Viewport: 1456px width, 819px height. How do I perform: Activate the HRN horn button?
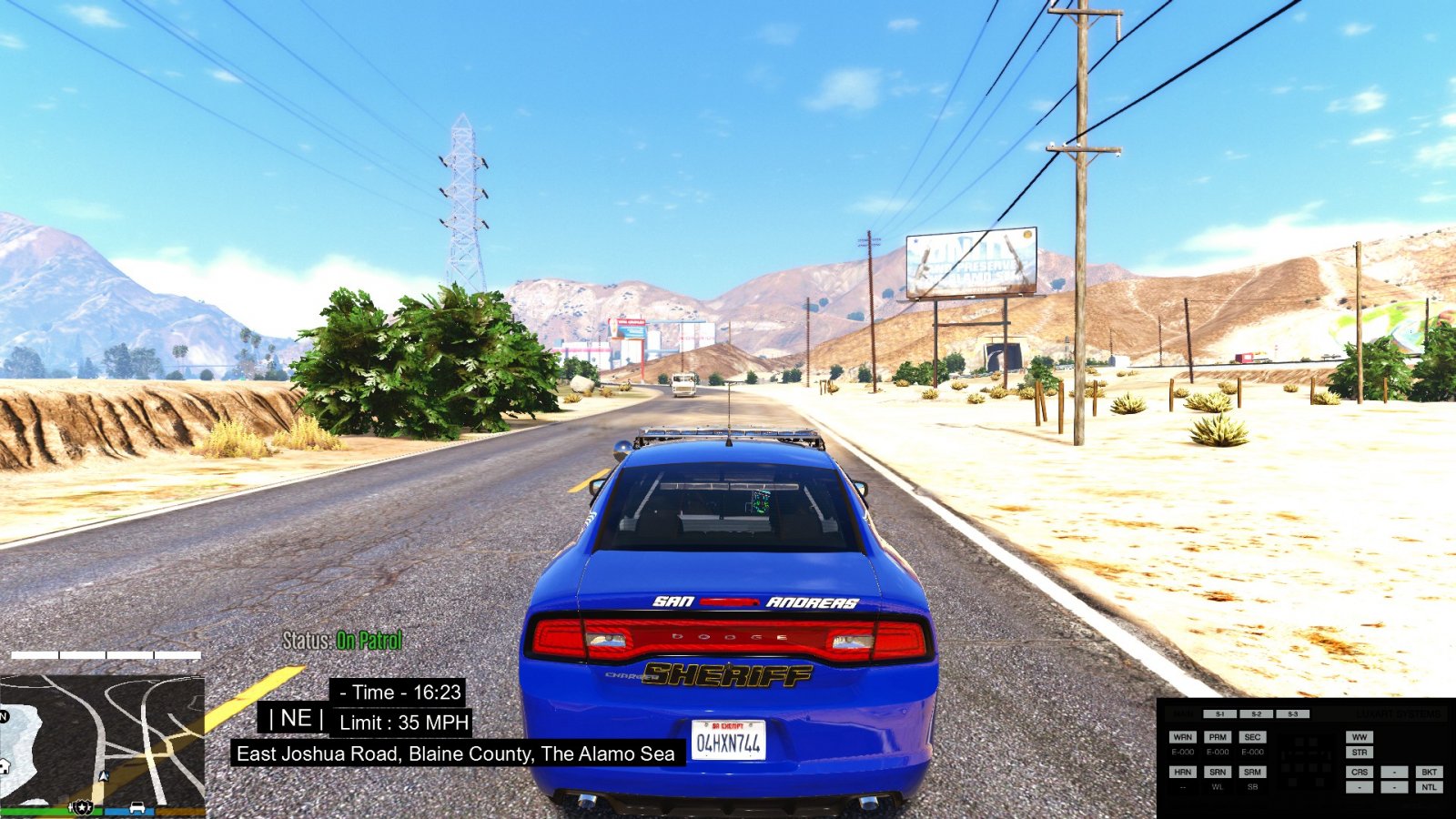(1182, 772)
